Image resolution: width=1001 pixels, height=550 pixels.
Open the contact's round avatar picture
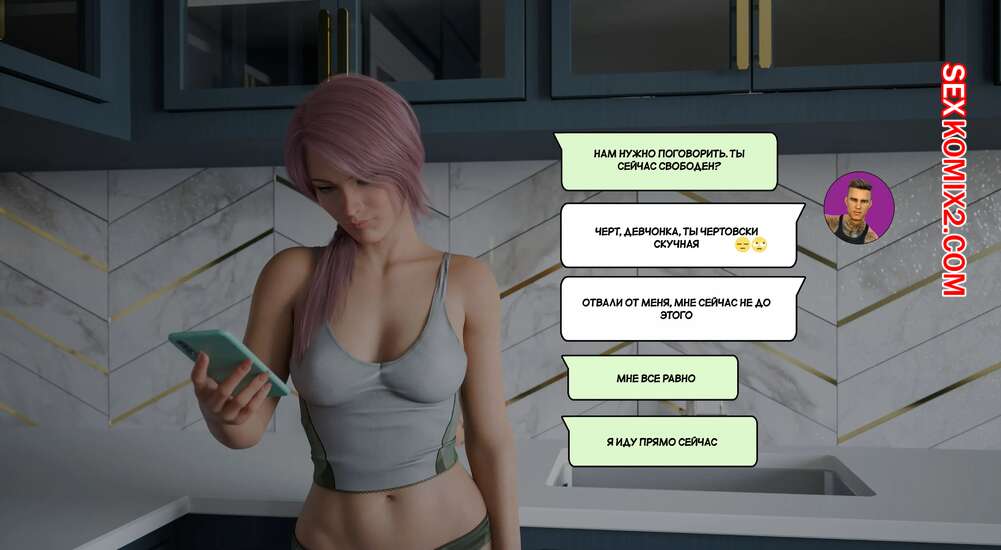coord(858,207)
